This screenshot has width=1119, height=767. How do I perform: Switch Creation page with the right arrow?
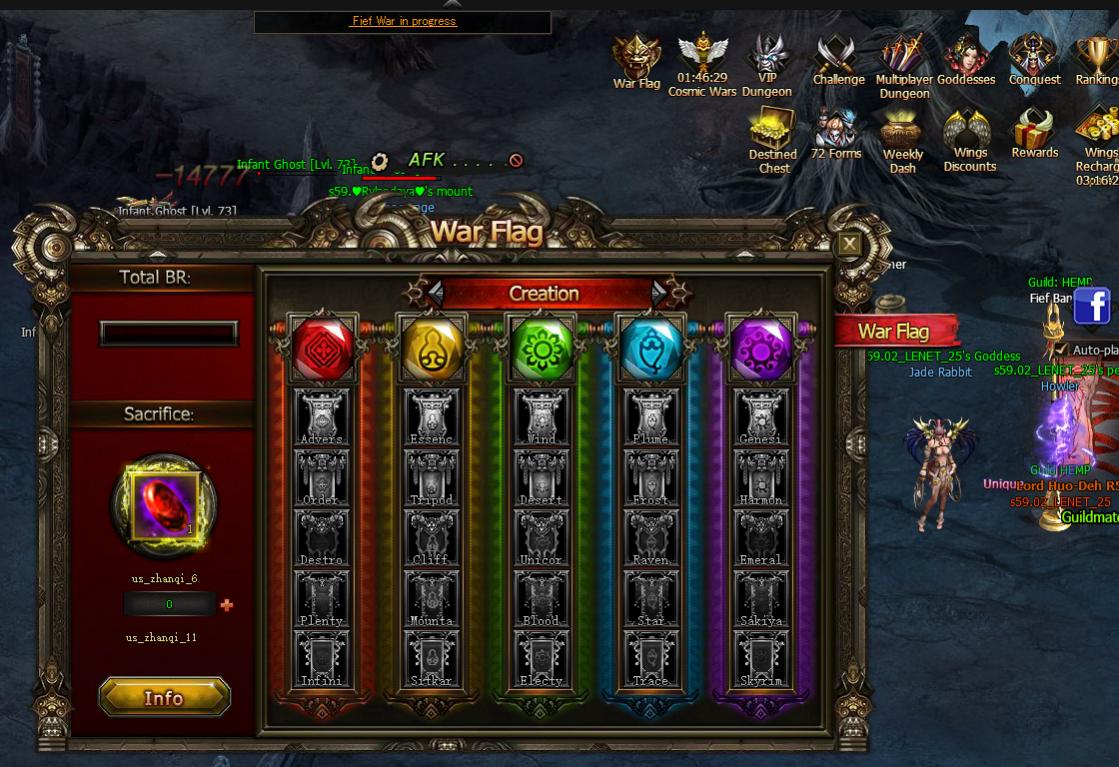(x=659, y=292)
